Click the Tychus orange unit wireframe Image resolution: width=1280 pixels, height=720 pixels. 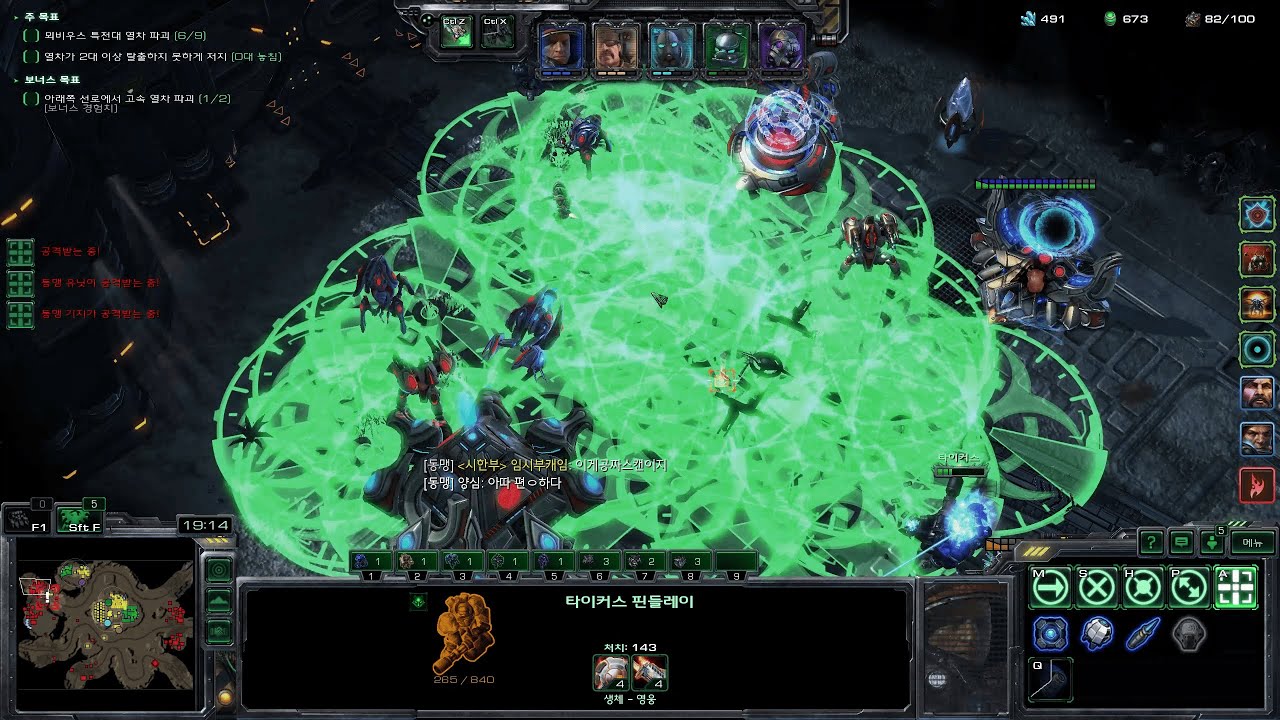pyautogui.click(x=464, y=632)
